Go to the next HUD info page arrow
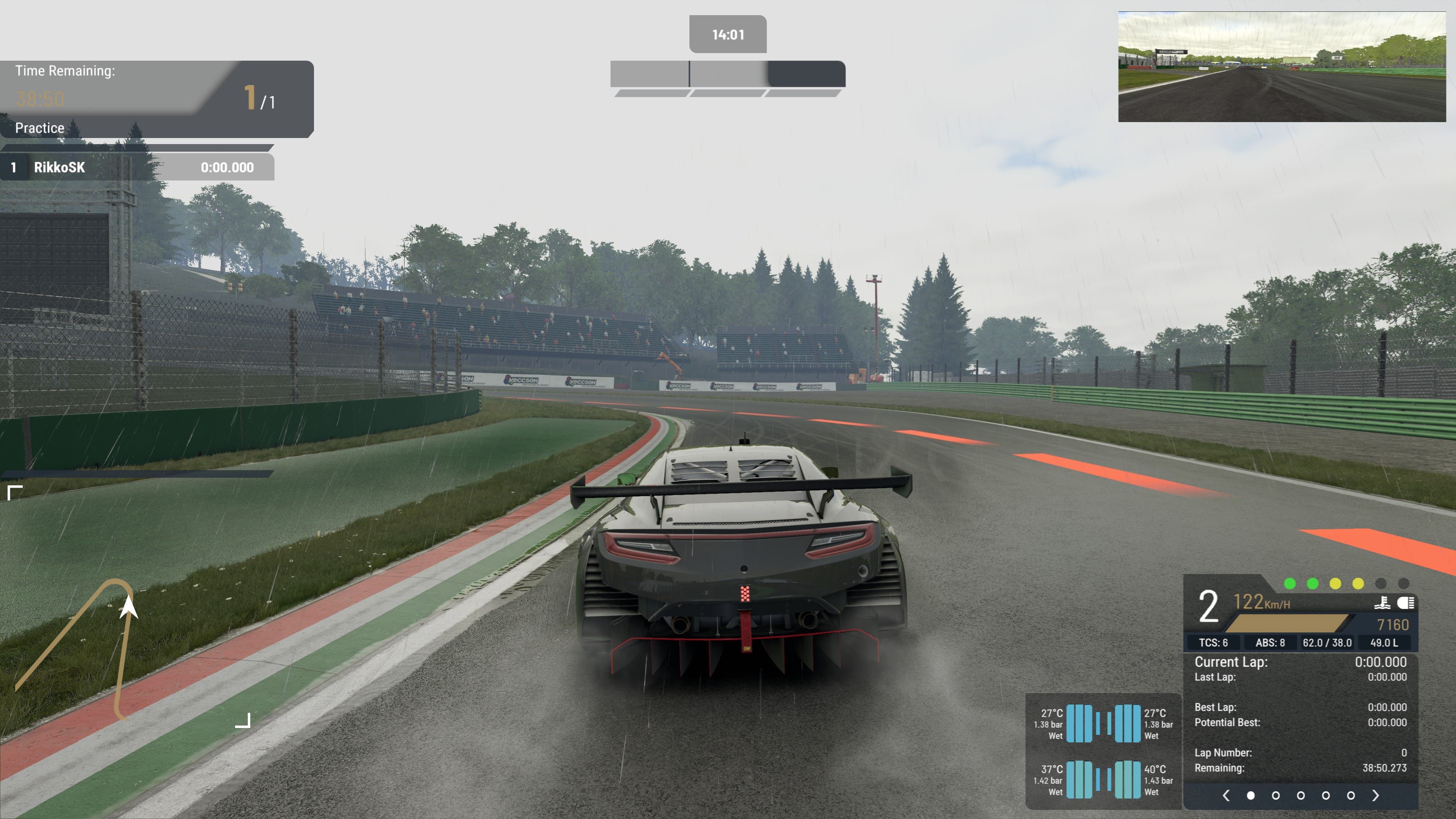The image size is (1456, 819). pyautogui.click(x=1376, y=796)
